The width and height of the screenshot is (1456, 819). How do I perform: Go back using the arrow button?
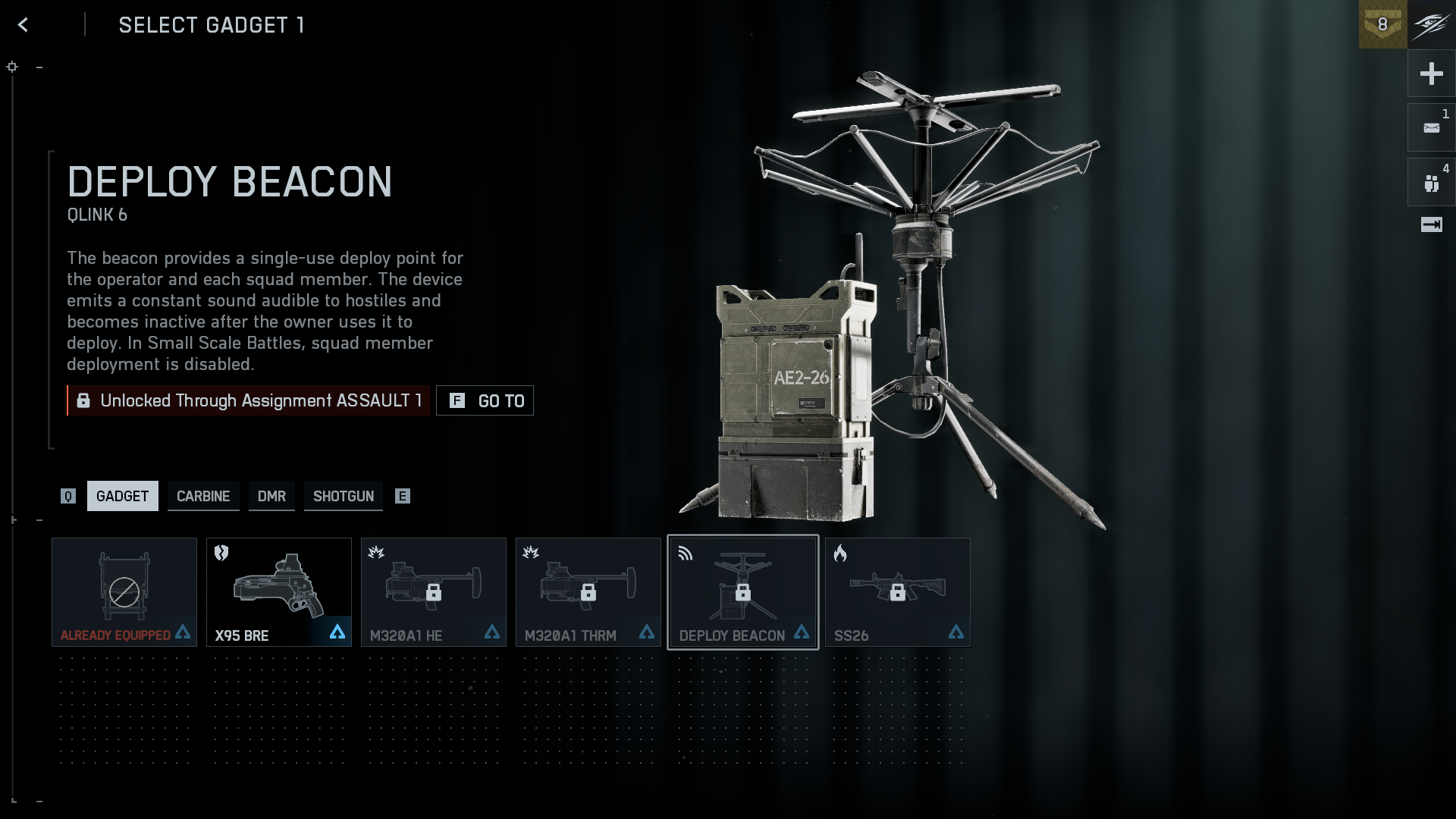24,25
